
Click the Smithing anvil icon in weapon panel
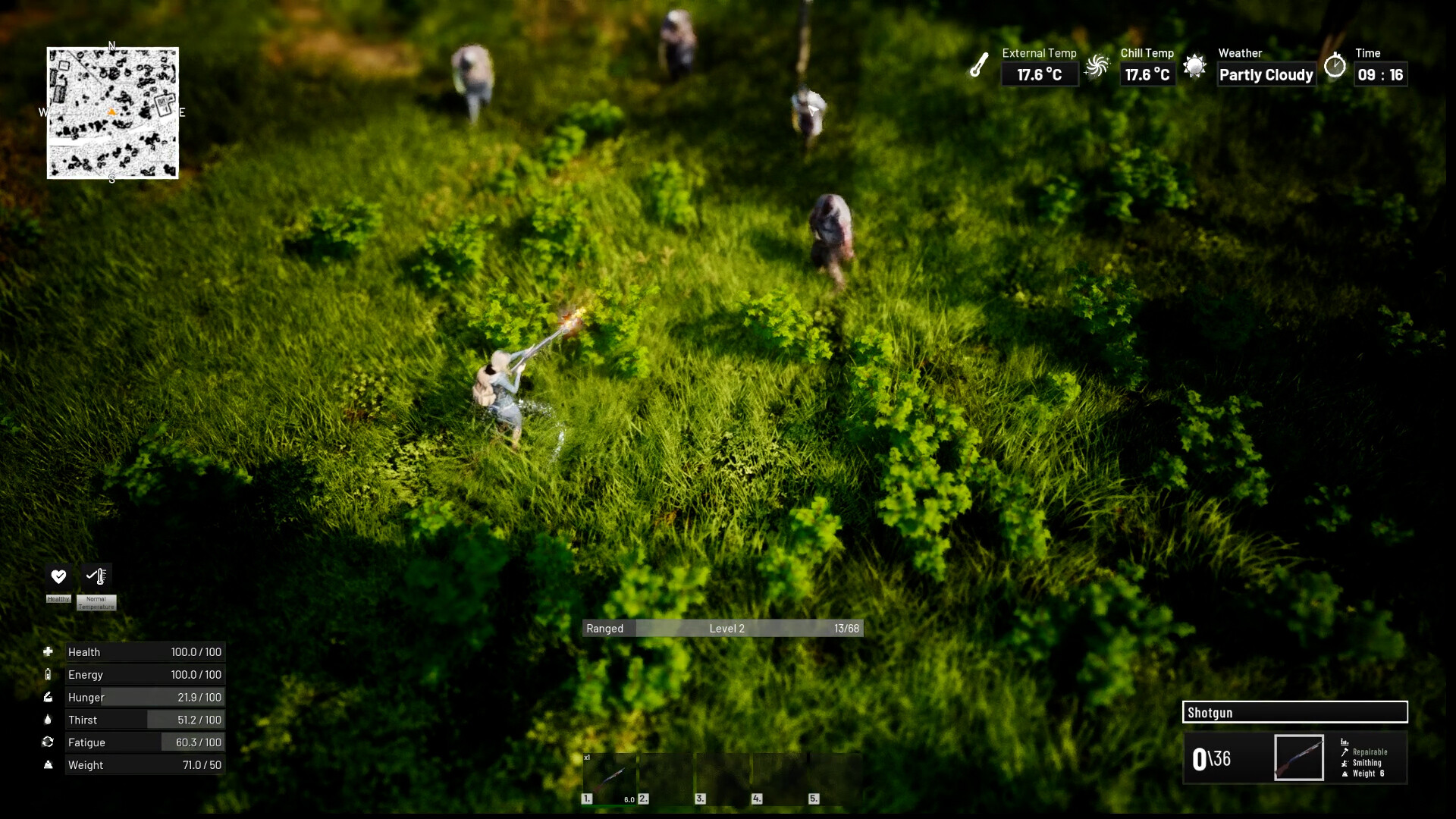click(1345, 762)
